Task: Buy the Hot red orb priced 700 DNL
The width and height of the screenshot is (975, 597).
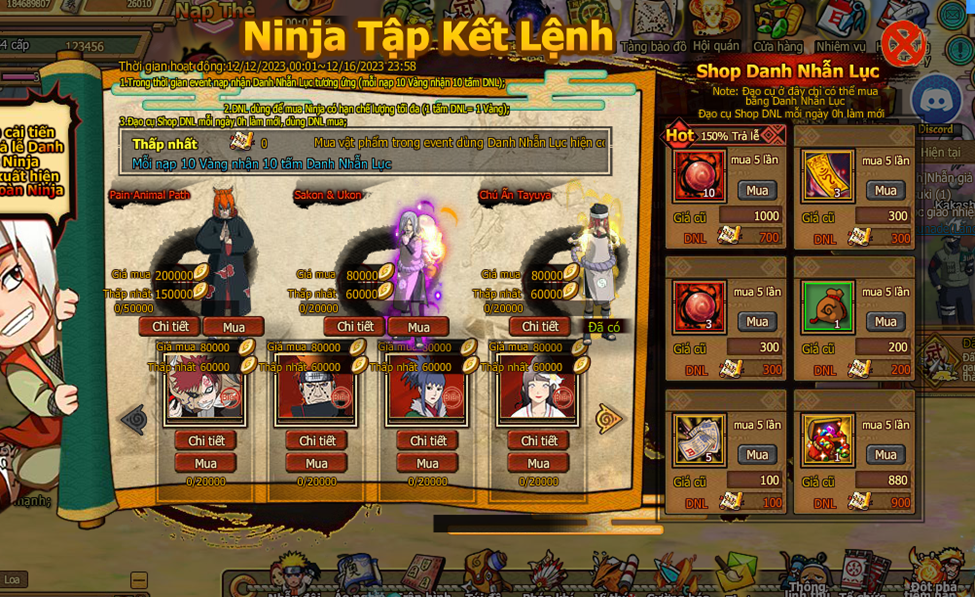Action: click(x=757, y=191)
